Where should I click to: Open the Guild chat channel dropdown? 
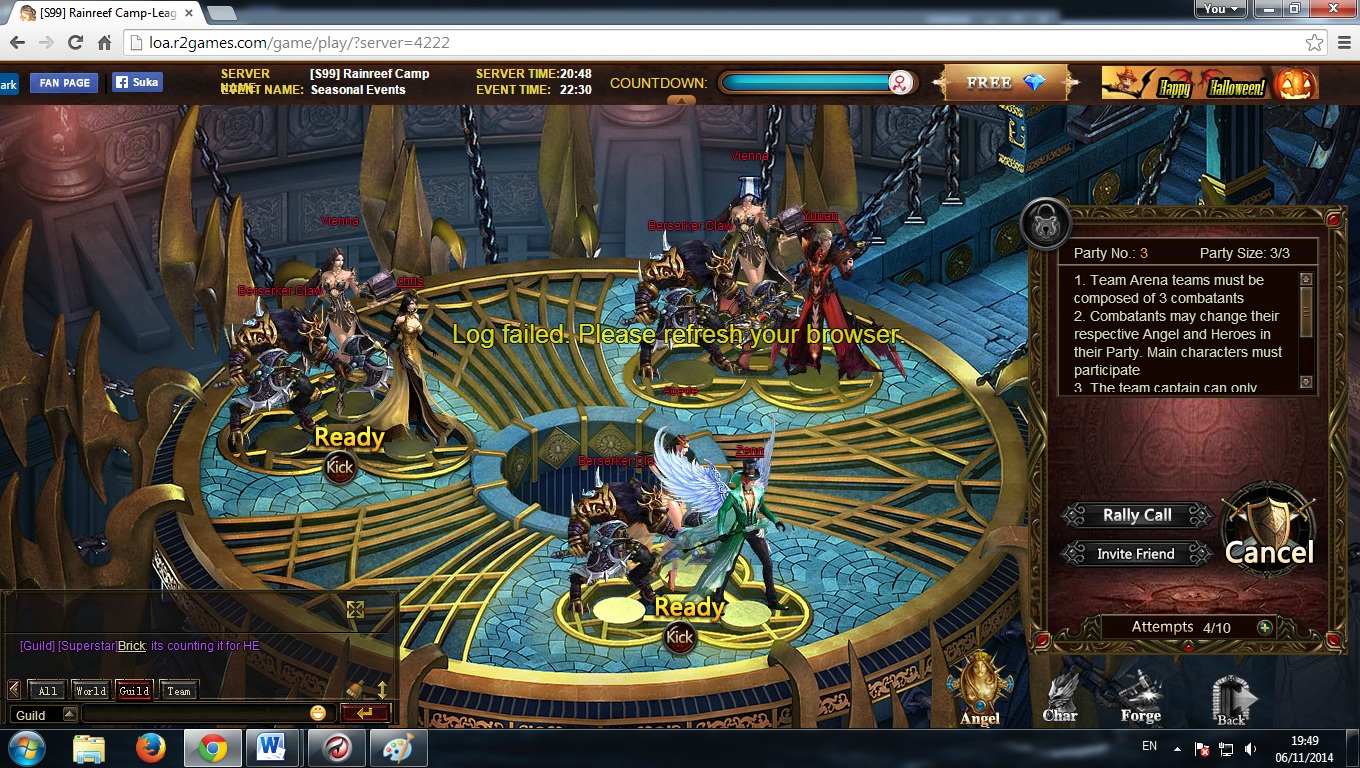(70, 714)
